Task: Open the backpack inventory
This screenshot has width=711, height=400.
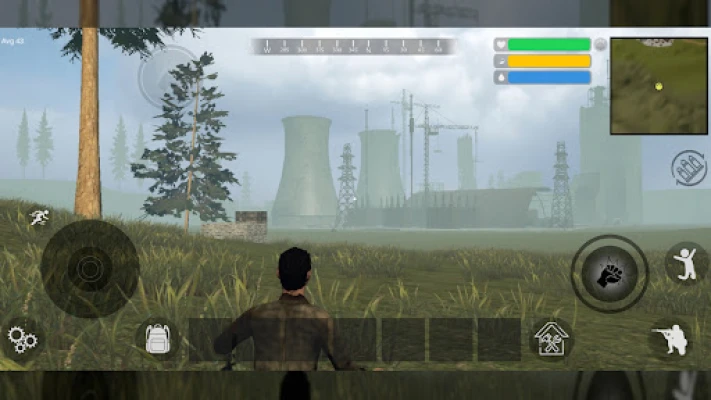Action: click(x=157, y=340)
